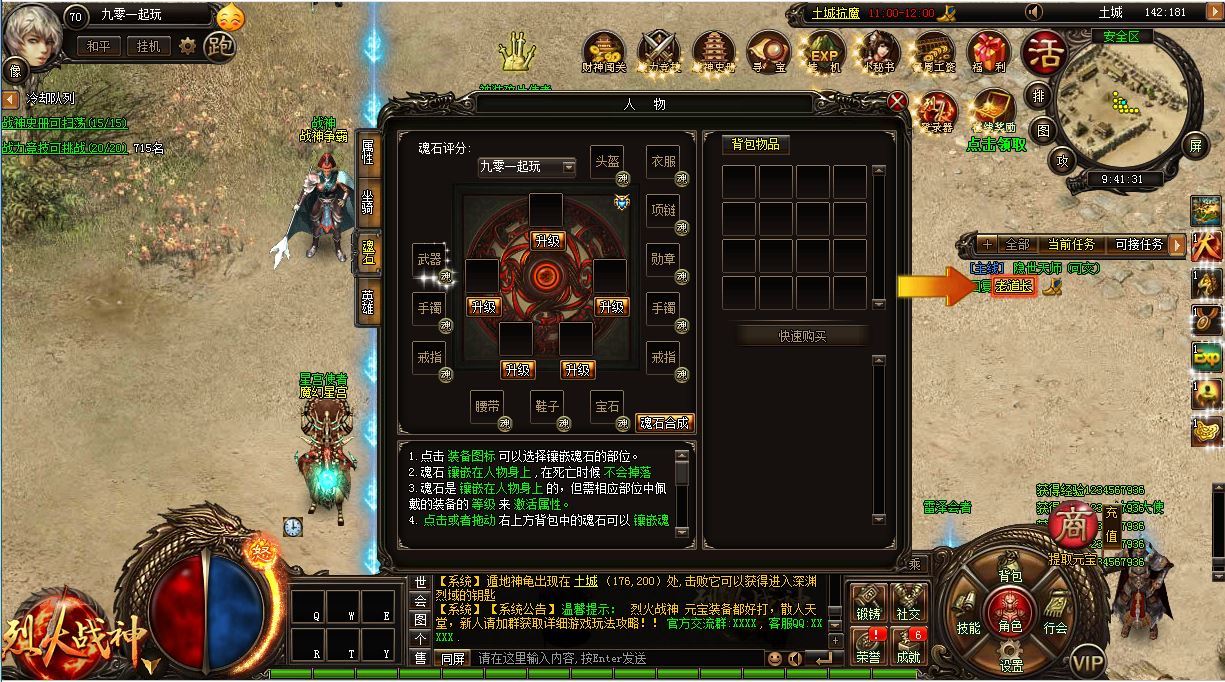The width and height of the screenshot is (1225, 682).
Task: Open the 成就 achievements panel
Action: point(909,647)
